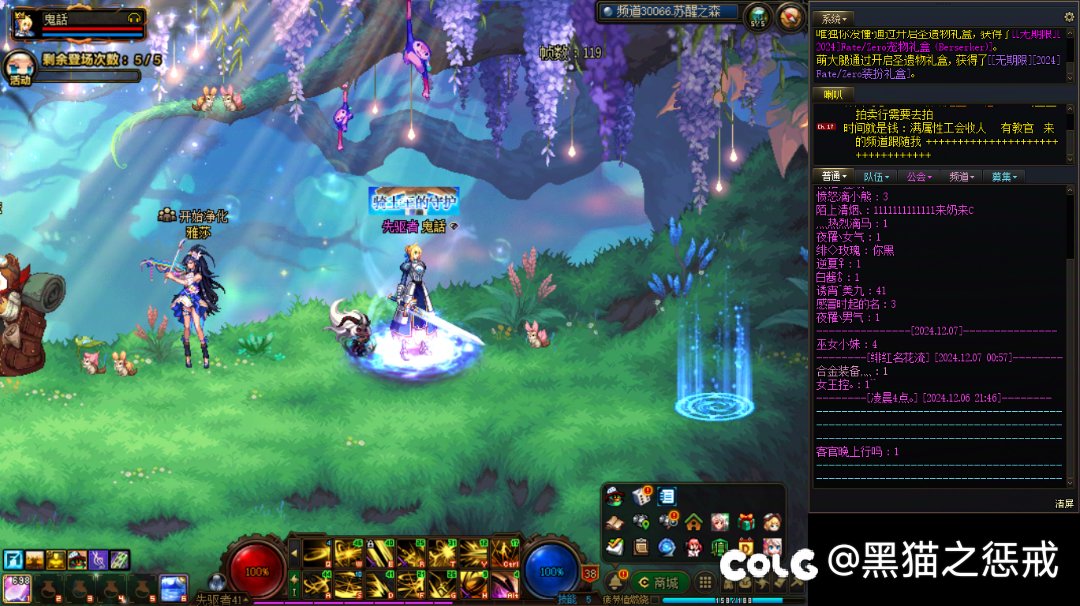Switch chat to the 公会 tab
Screen dimensions: 1080x606
pyautogui.click(x=918, y=177)
